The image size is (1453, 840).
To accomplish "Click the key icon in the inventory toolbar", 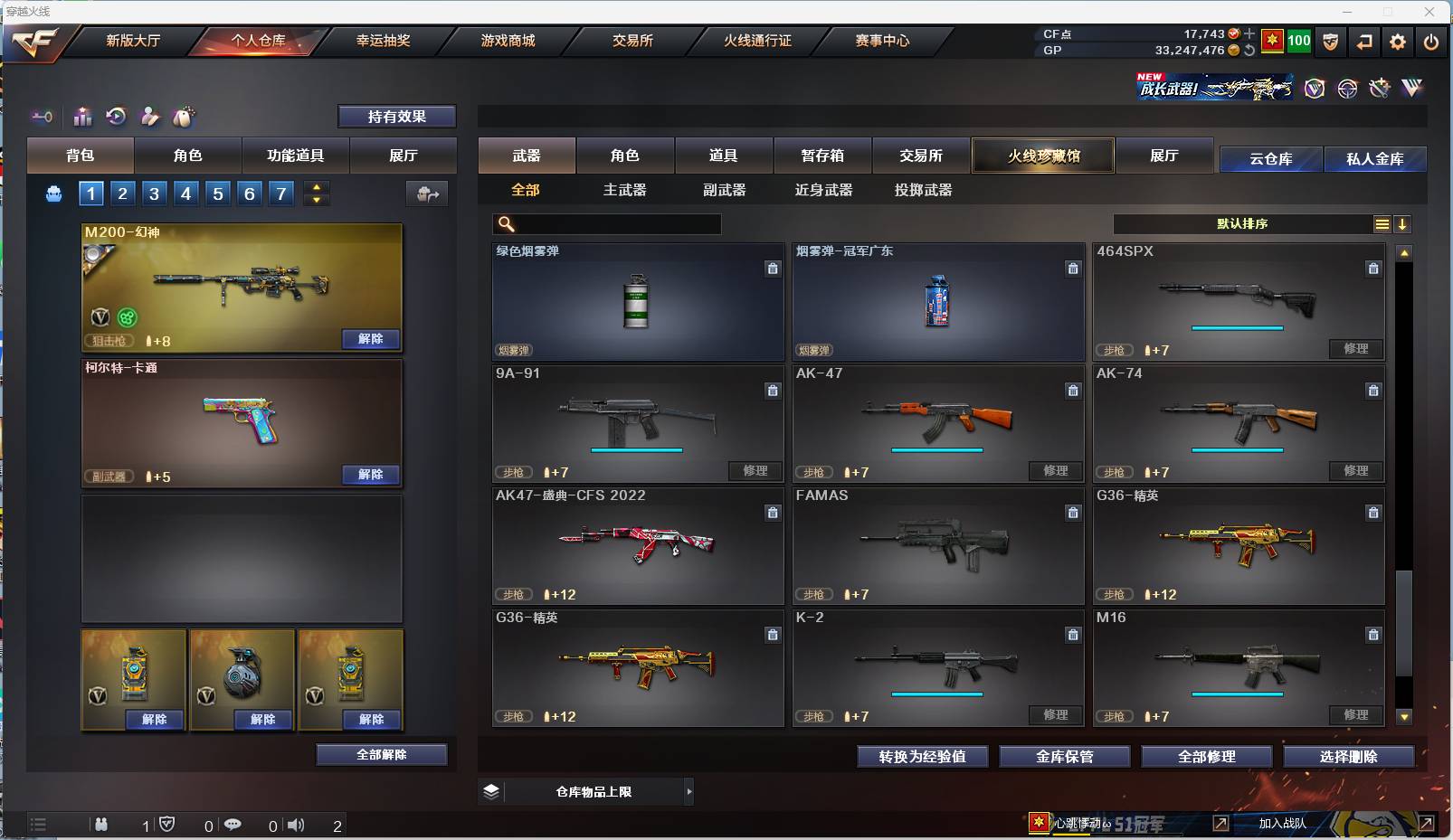I will 42,117.
